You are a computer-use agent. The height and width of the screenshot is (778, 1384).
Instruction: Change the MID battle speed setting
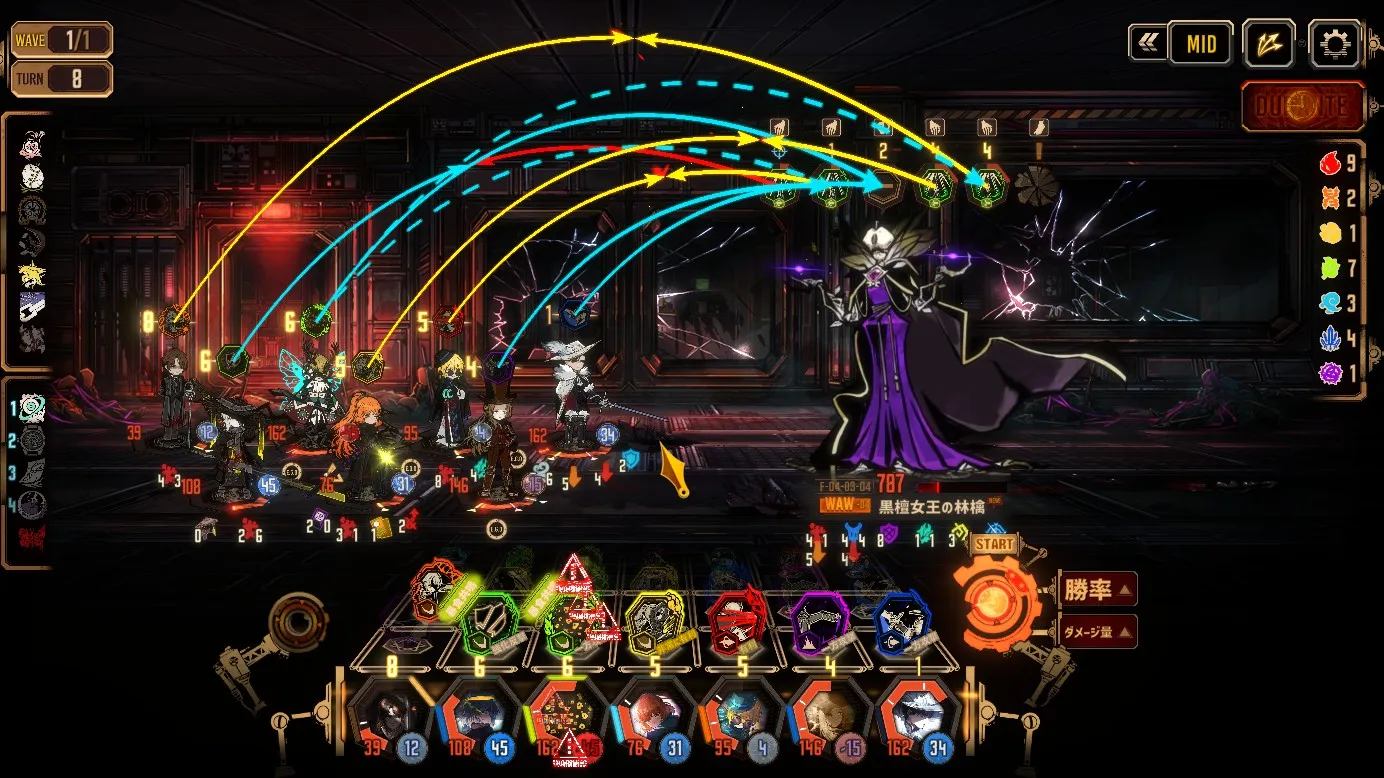[x=1201, y=44]
